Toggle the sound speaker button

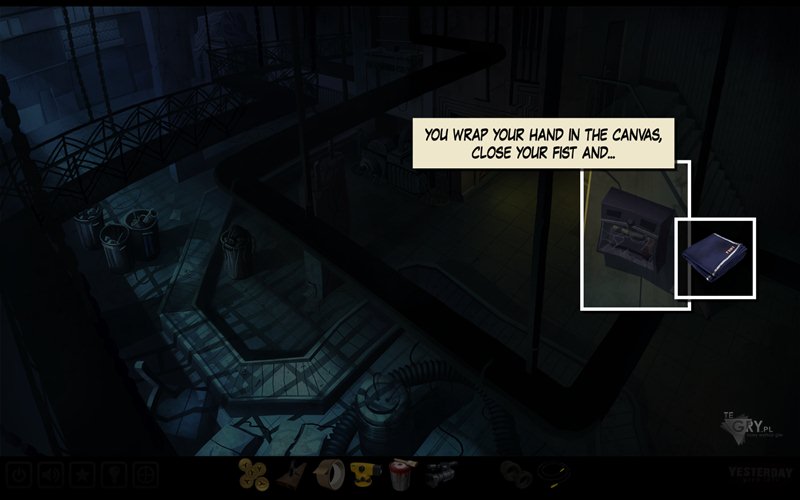(50, 474)
